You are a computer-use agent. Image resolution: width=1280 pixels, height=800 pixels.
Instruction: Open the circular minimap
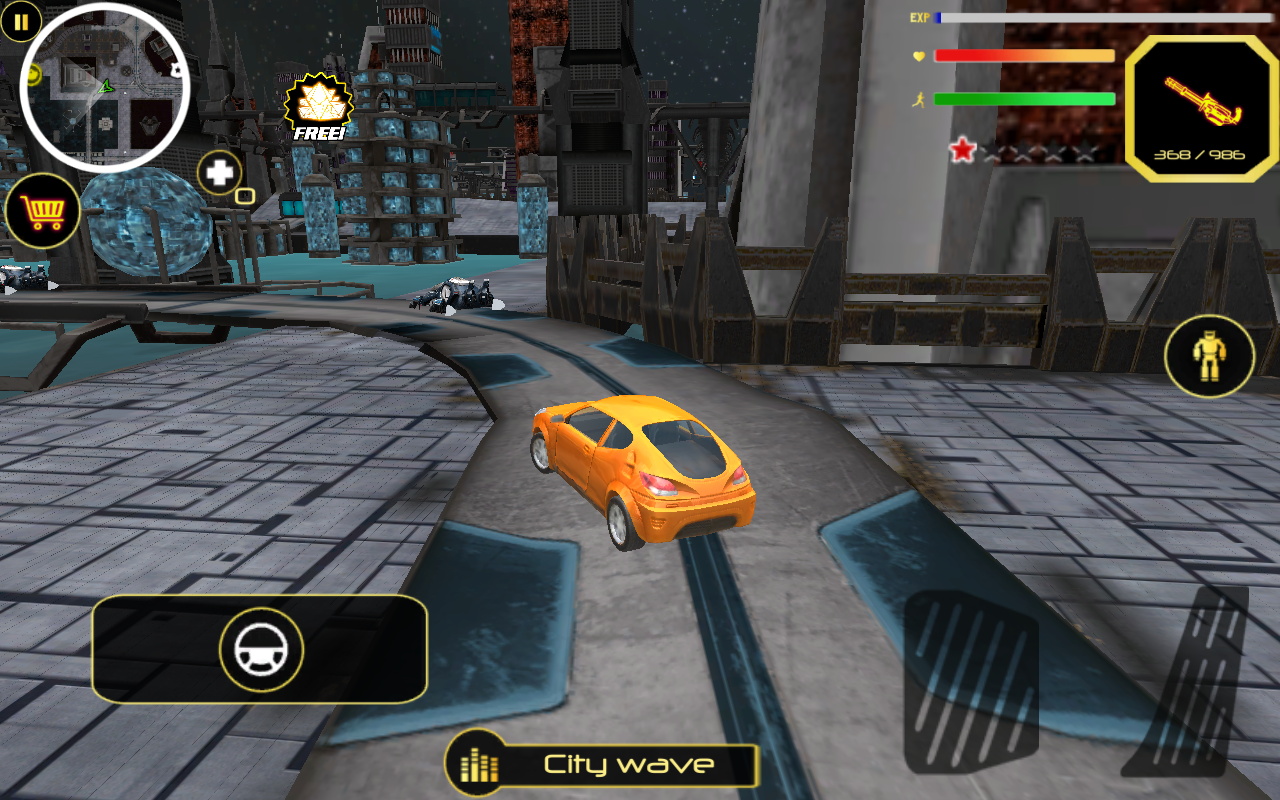[105, 88]
